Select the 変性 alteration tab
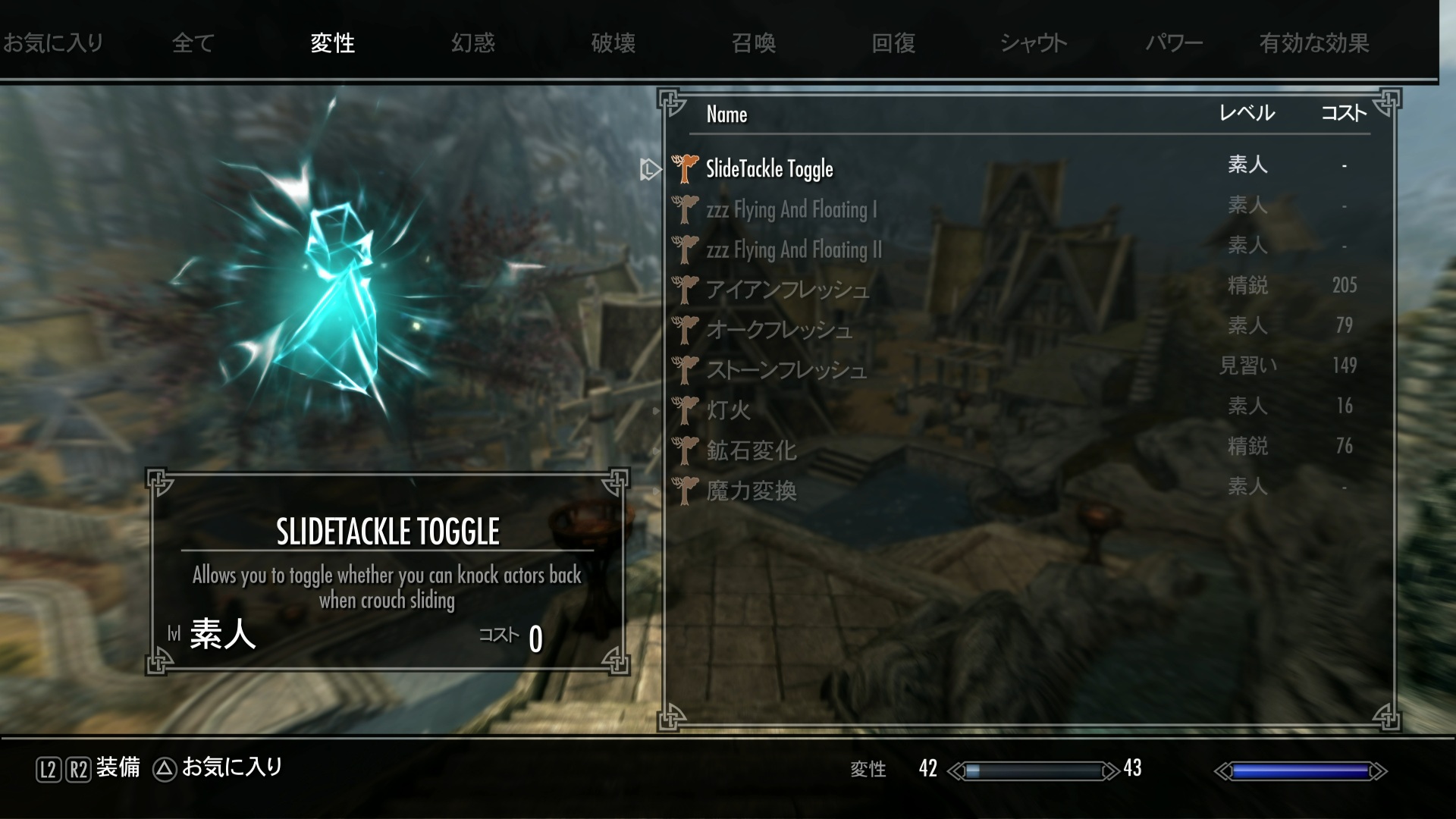Screen dimensions: 1456x819 (x=332, y=42)
